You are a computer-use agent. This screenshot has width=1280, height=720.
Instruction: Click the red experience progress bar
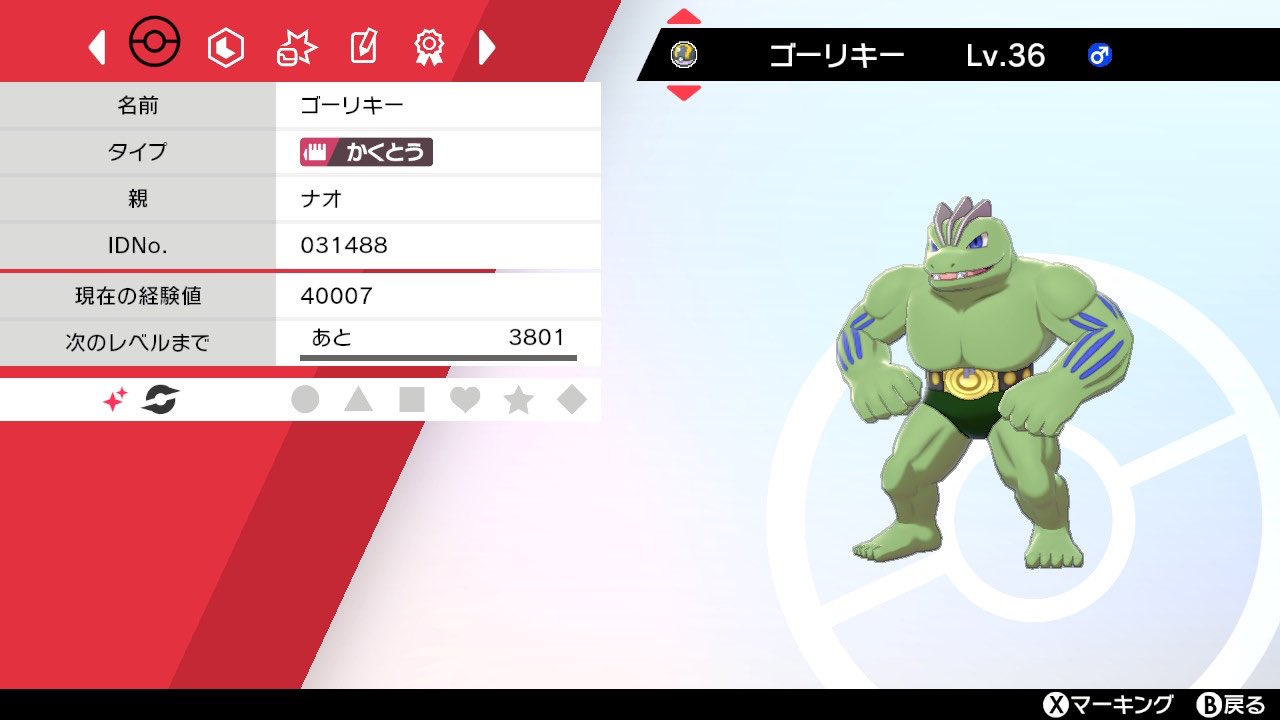click(250, 268)
